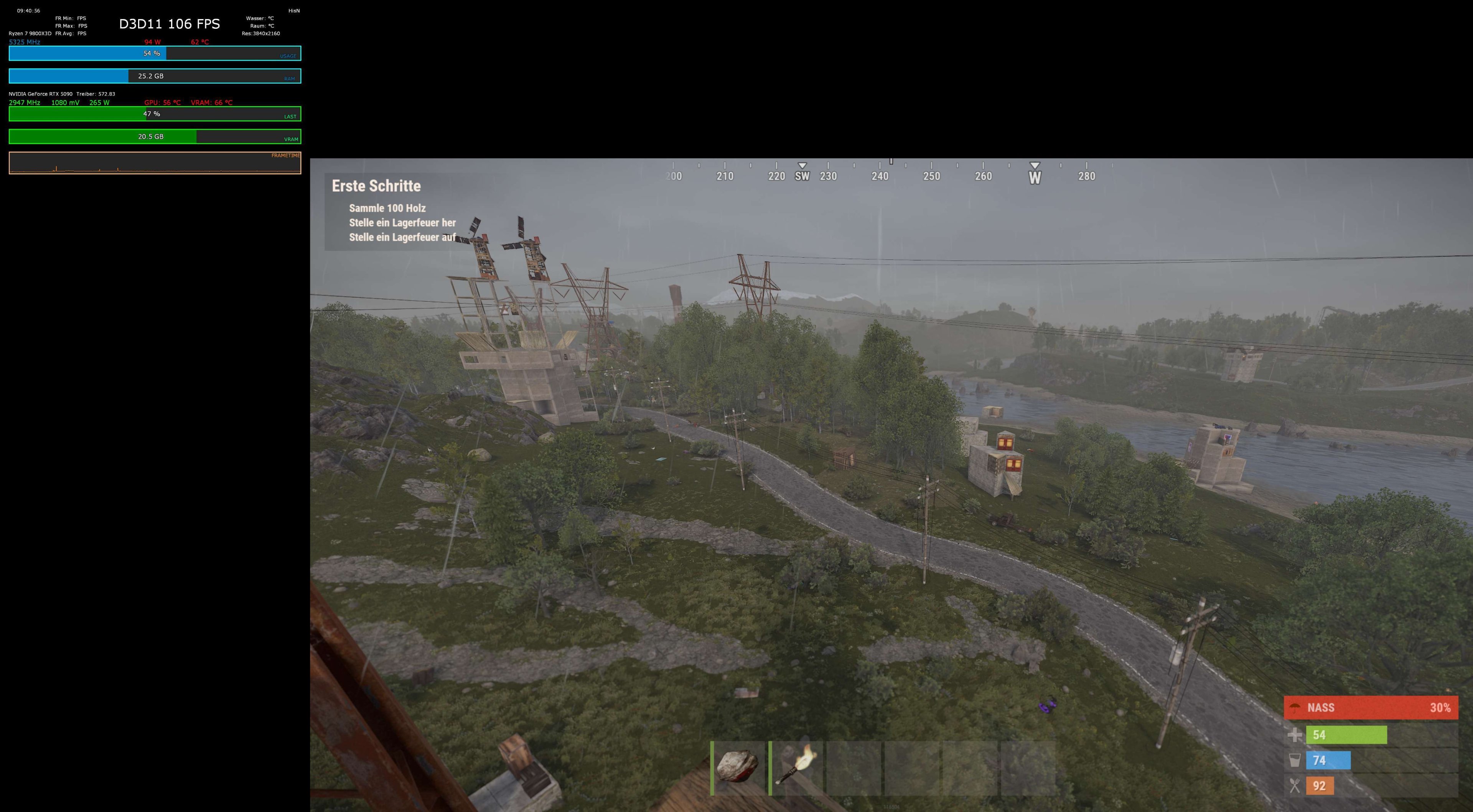
Task: Toggle the Stelle ein Lagerfeuer auf objective
Action: click(402, 237)
